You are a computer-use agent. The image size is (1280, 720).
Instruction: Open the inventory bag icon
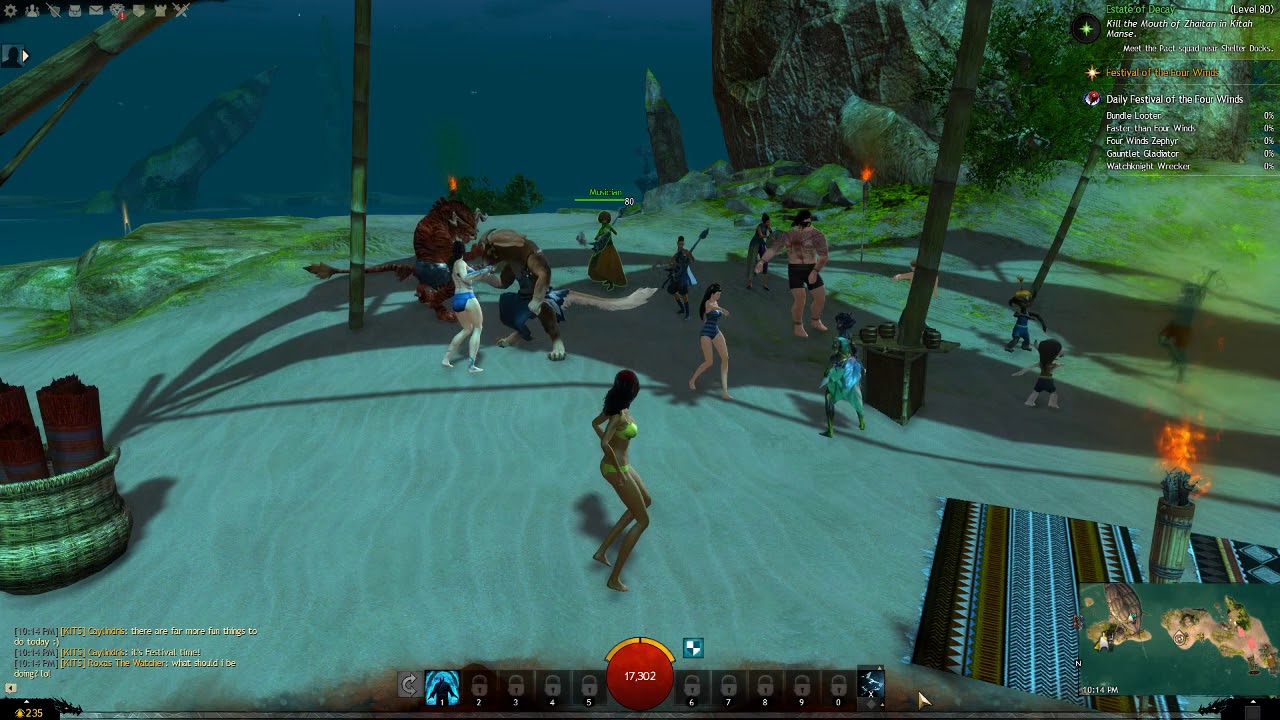click(75, 10)
